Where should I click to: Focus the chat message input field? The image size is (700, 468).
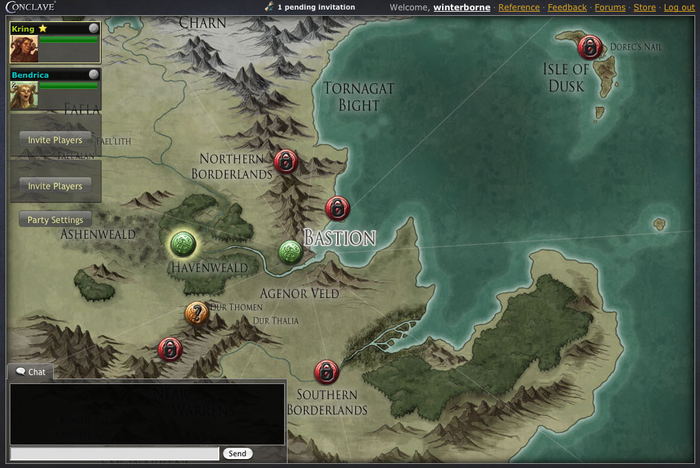(113, 454)
